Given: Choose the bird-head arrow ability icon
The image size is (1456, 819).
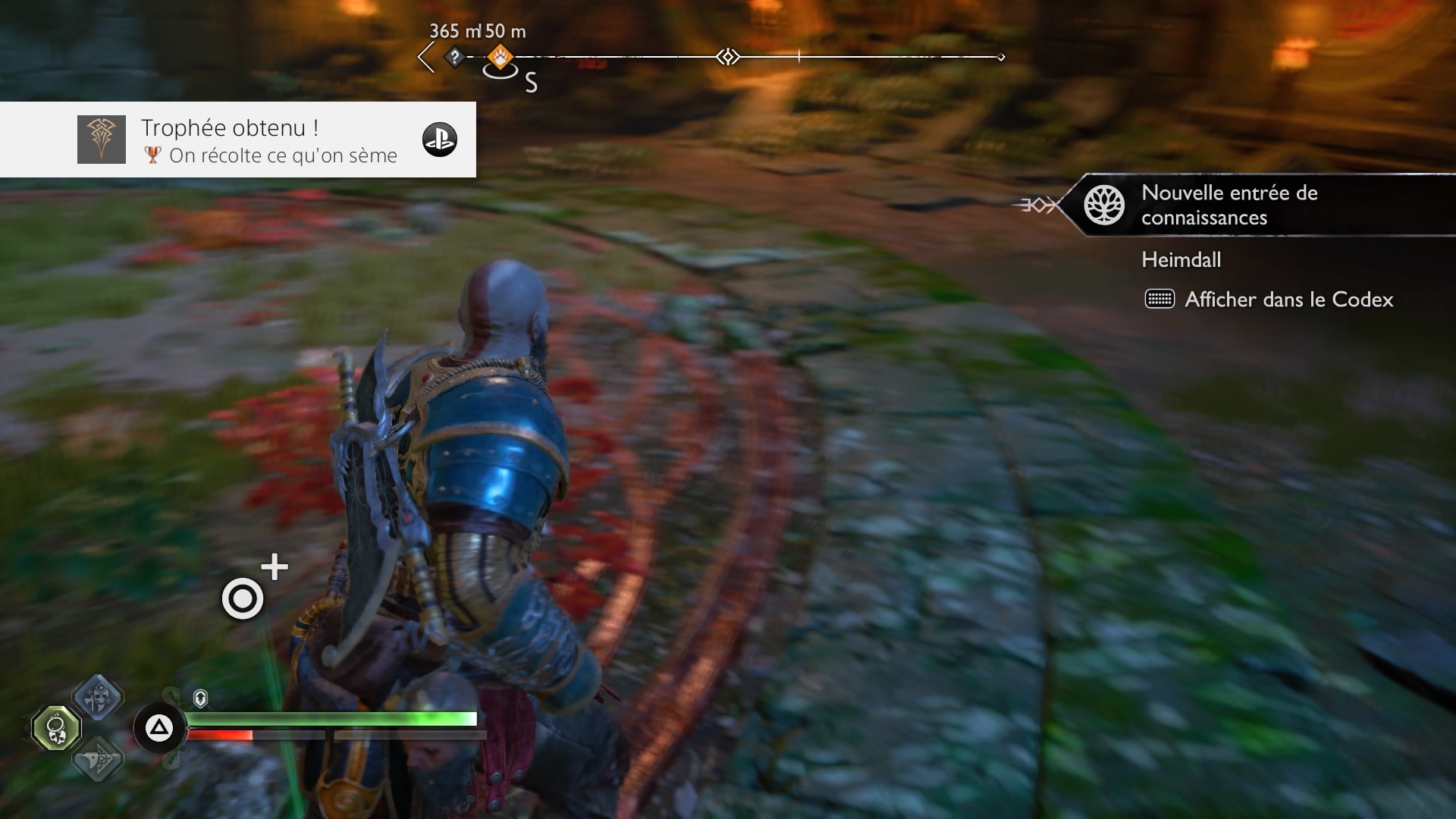Looking at the screenshot, I should tap(98, 758).
